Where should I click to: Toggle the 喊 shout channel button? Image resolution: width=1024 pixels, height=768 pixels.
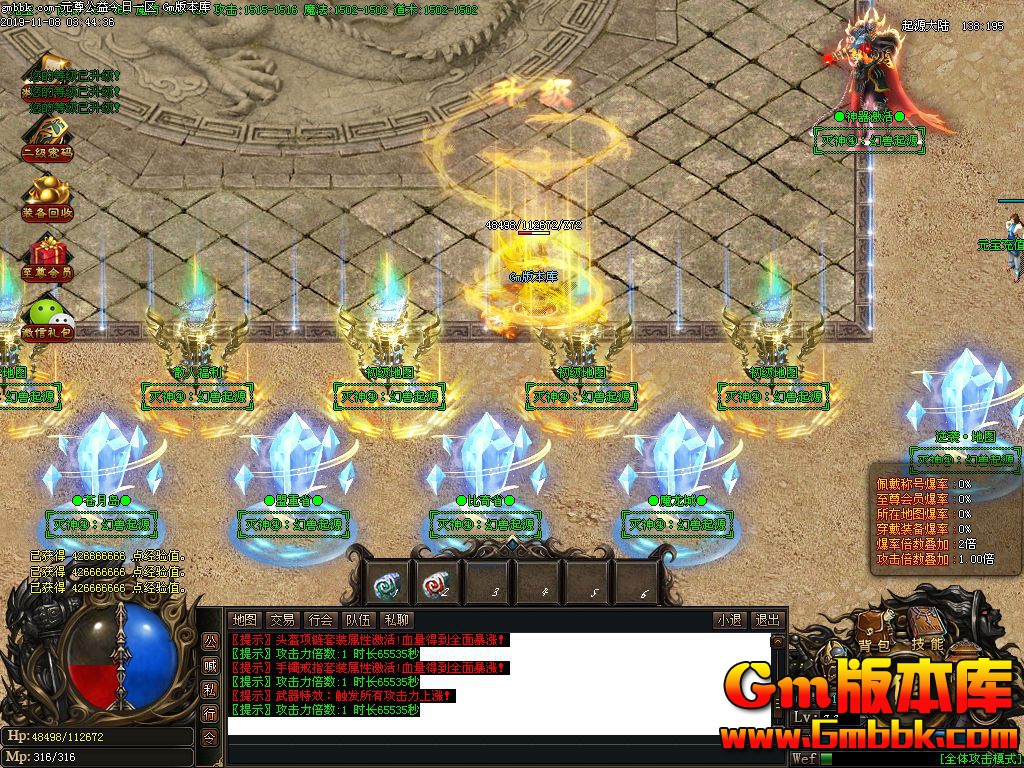point(210,666)
